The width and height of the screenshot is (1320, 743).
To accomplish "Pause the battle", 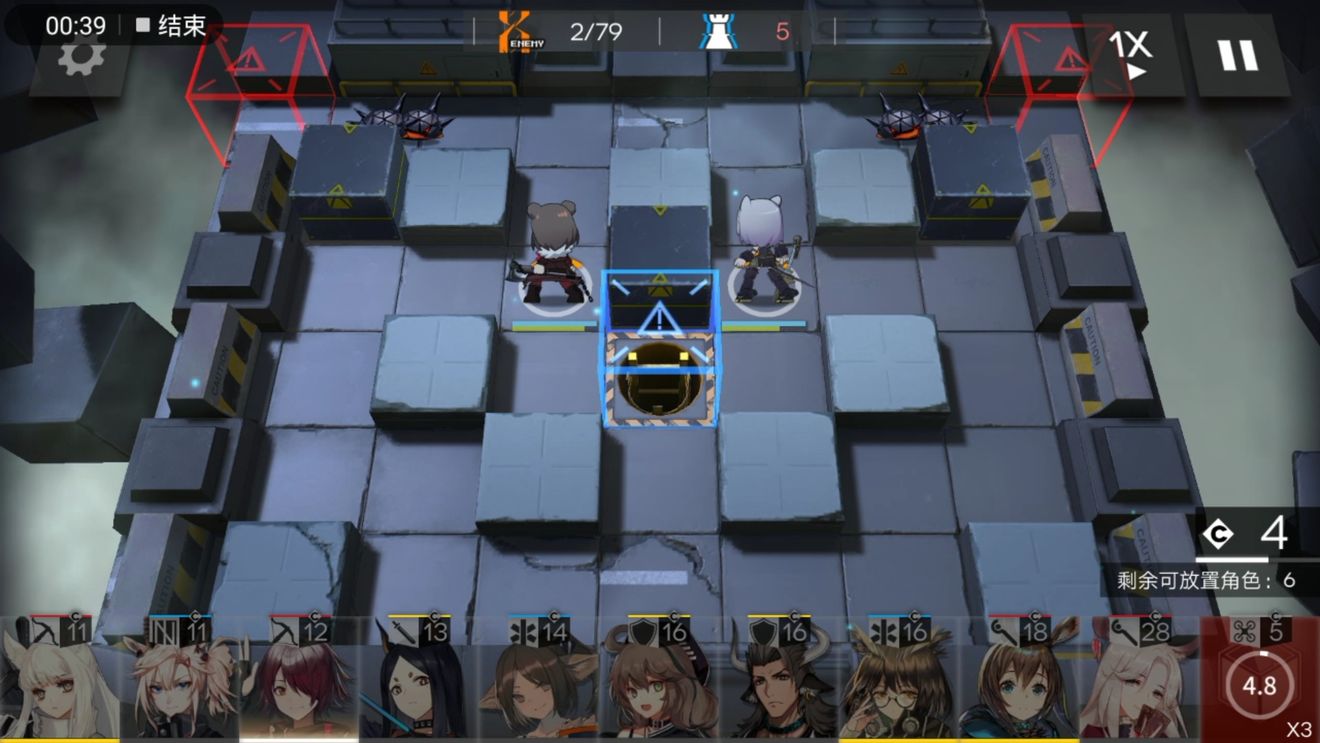I will 1238,53.
